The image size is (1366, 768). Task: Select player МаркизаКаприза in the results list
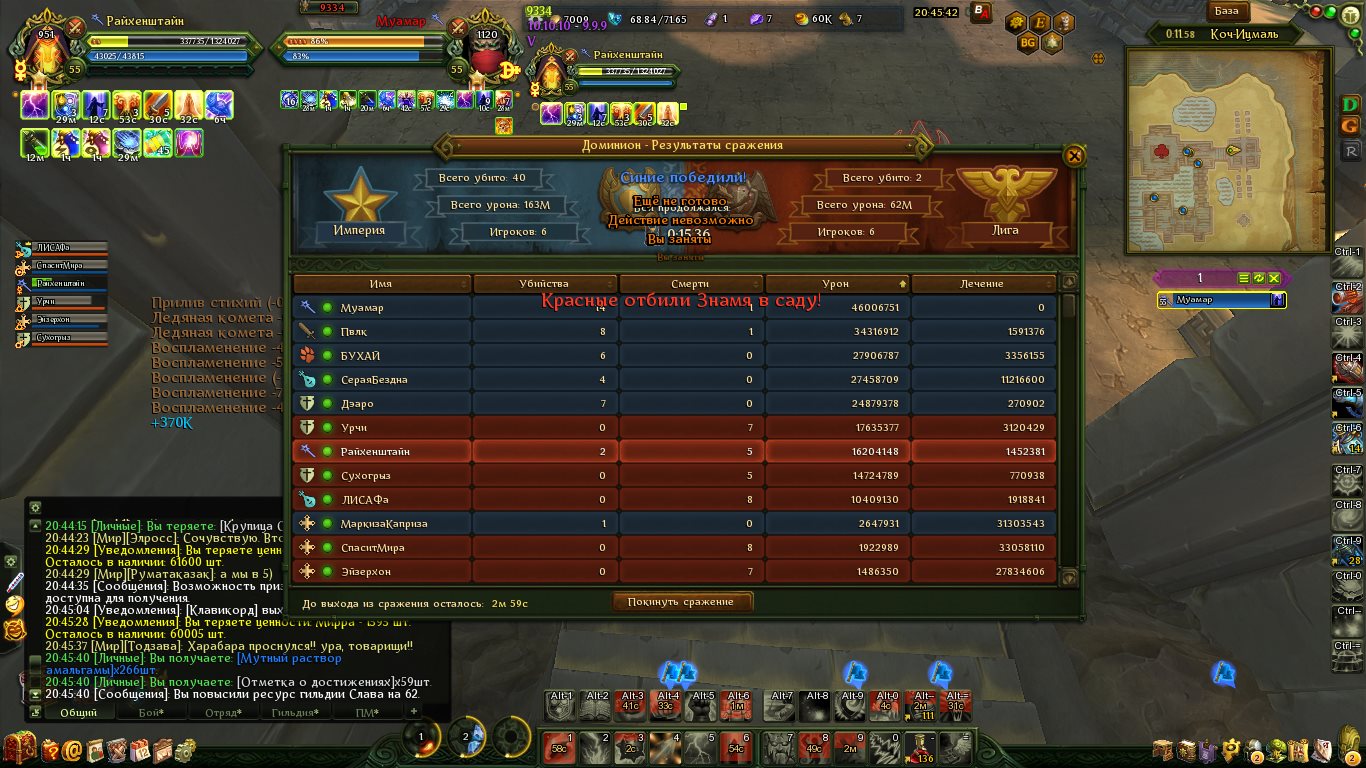tap(383, 524)
